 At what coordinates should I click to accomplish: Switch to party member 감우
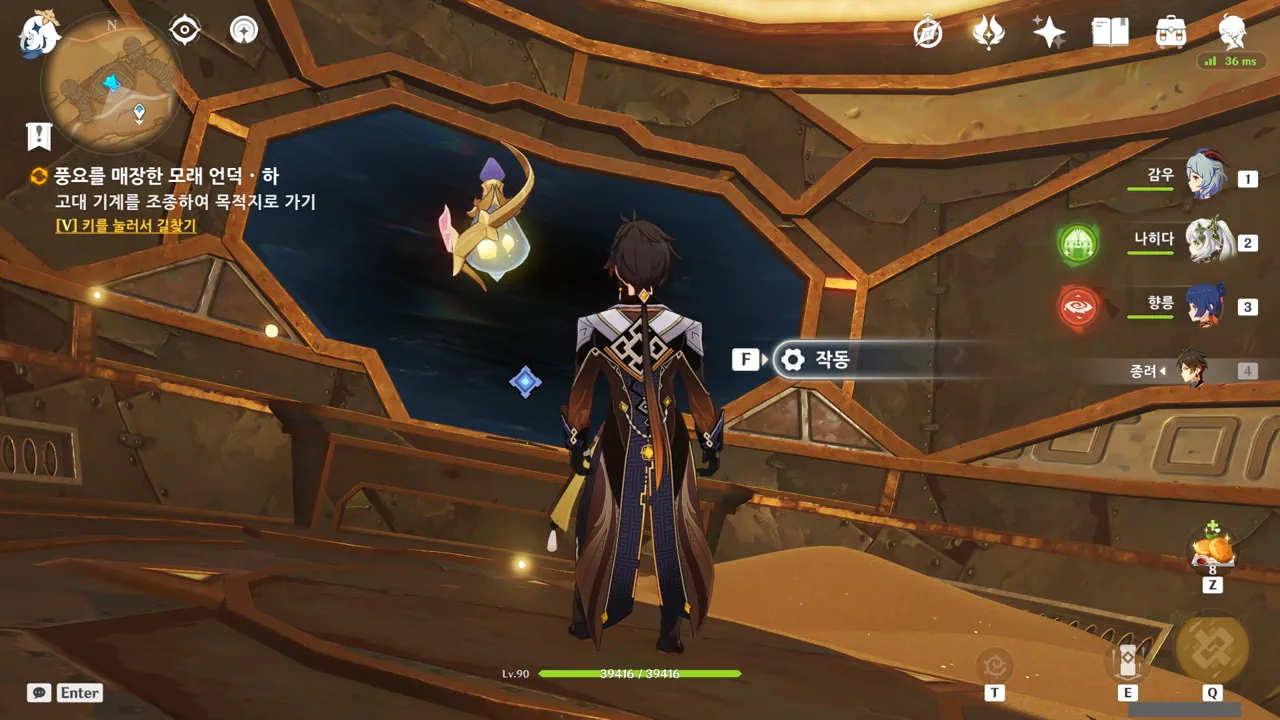(x=1205, y=177)
